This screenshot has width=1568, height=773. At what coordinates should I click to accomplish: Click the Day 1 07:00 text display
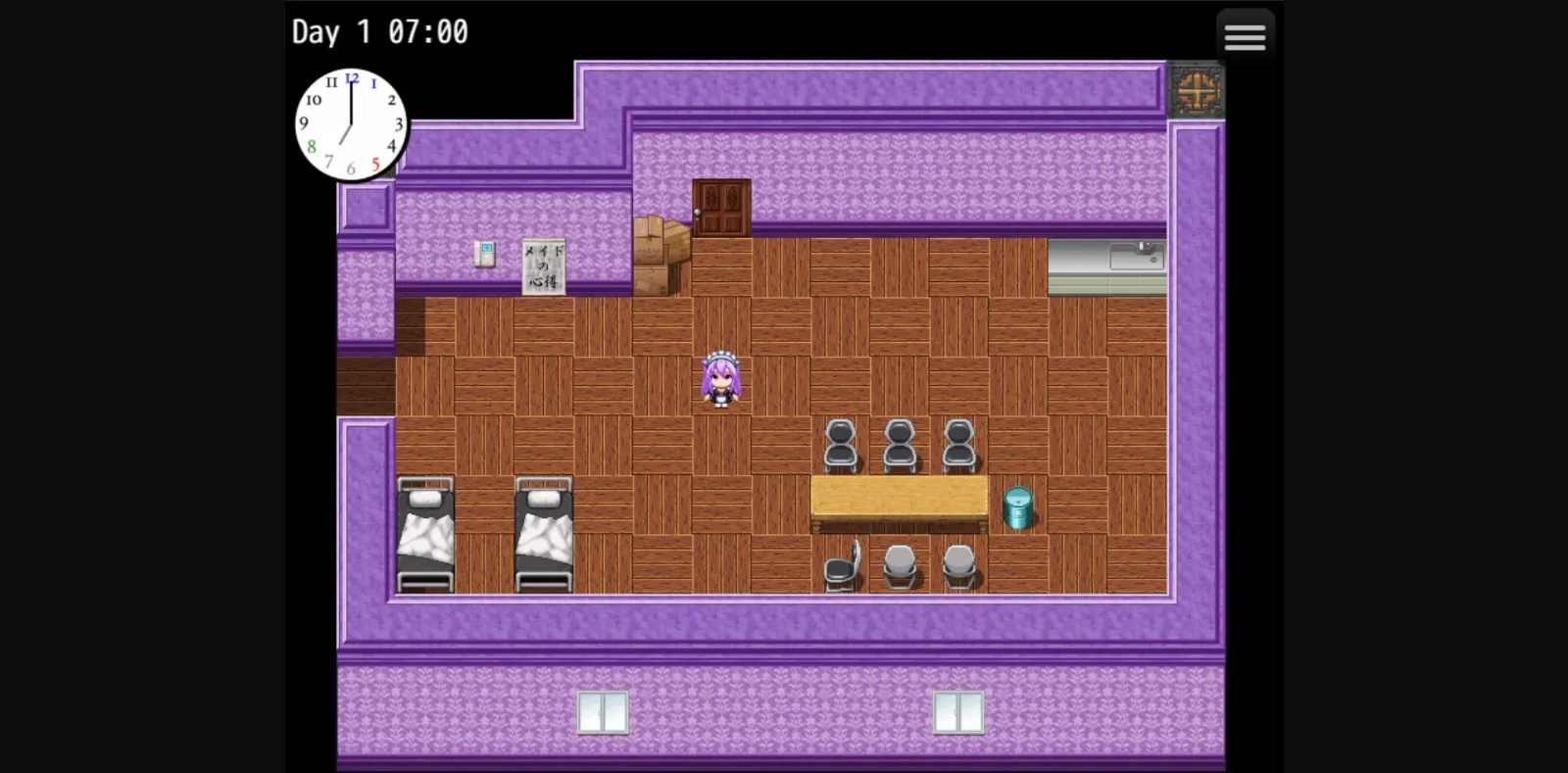pos(378,31)
